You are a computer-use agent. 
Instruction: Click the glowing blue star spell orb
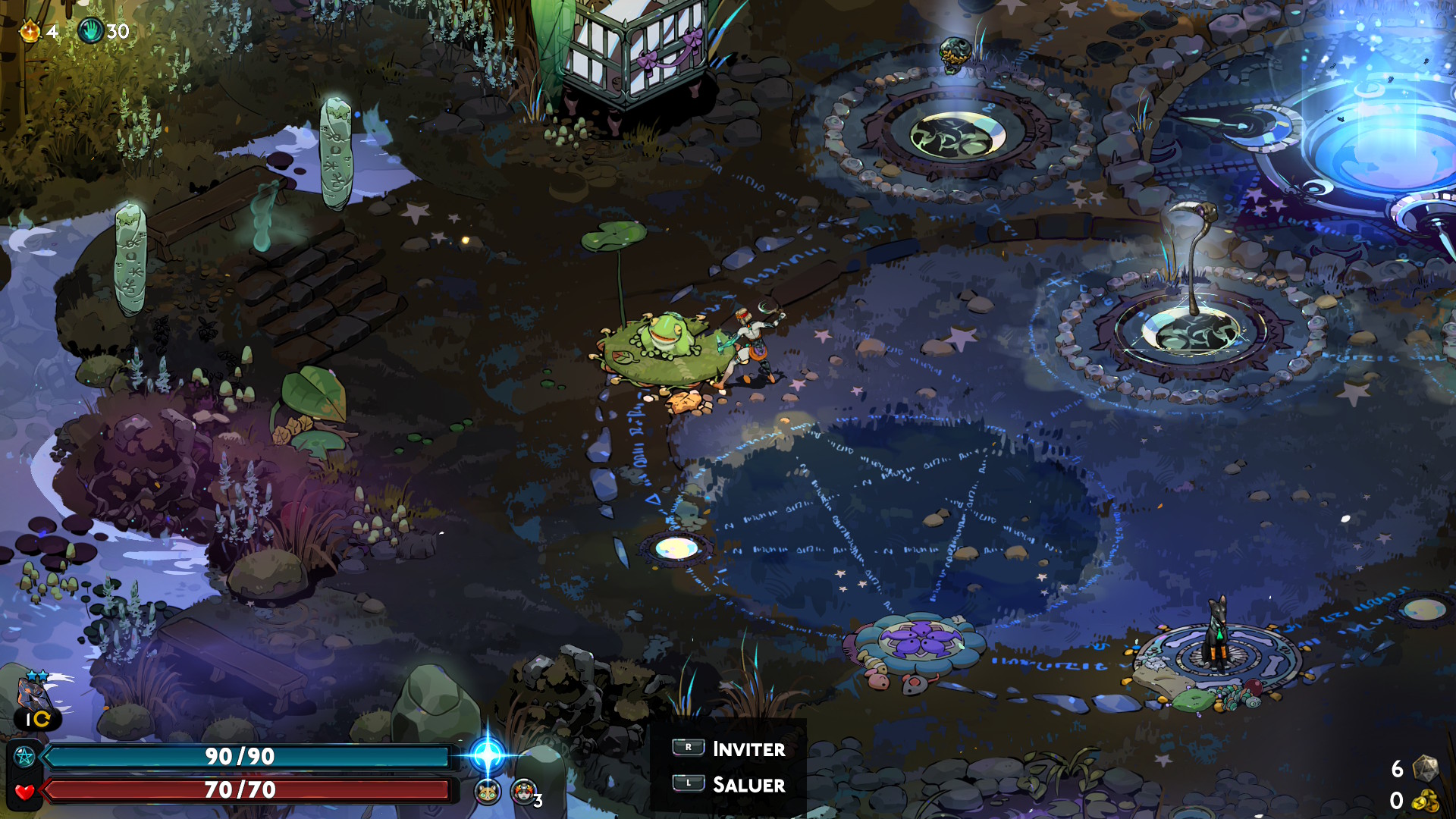coord(487,755)
